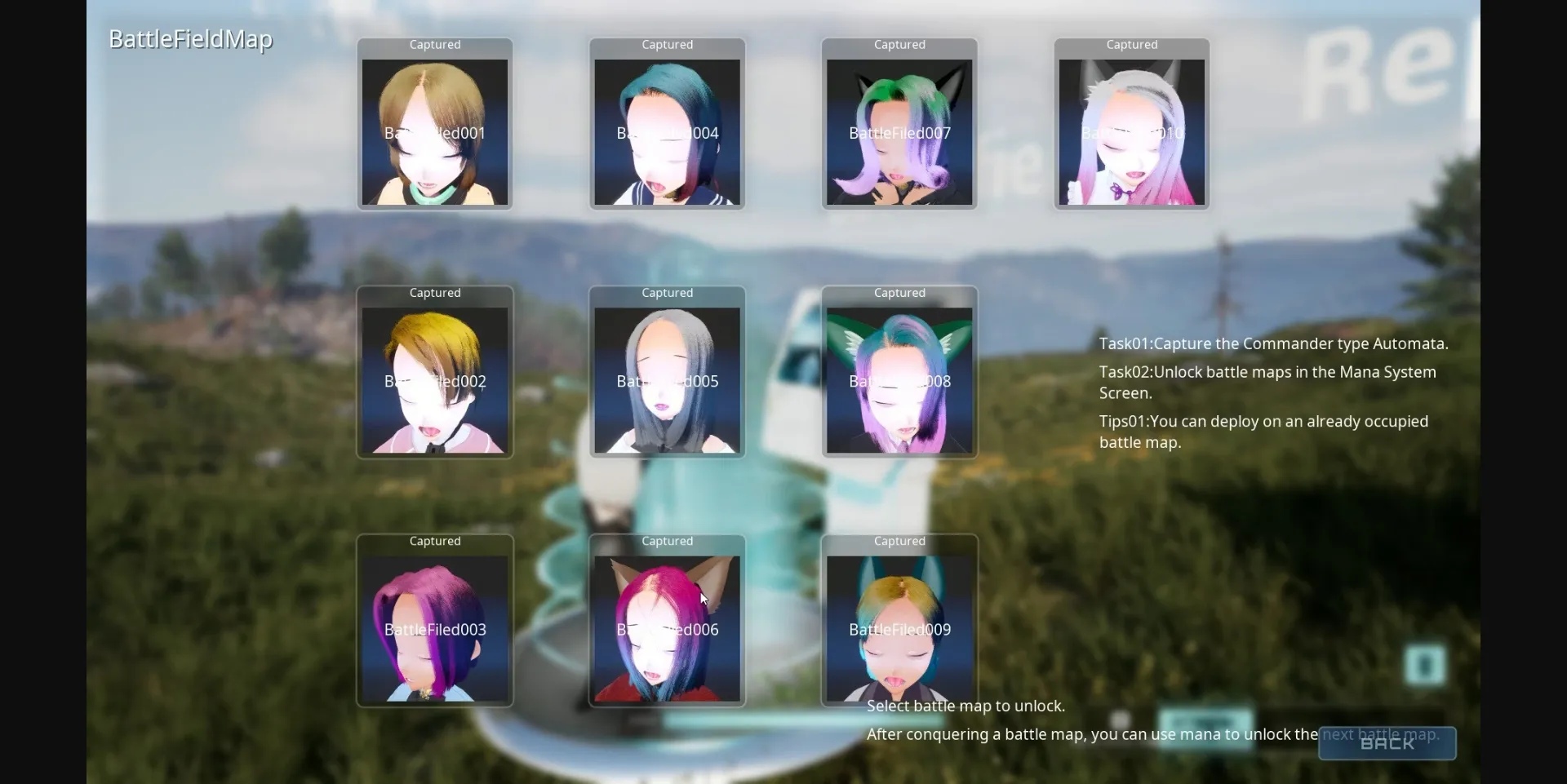Click the Tips01 deploy hint text
This screenshot has height=784, width=1567.
pyautogui.click(x=1263, y=432)
